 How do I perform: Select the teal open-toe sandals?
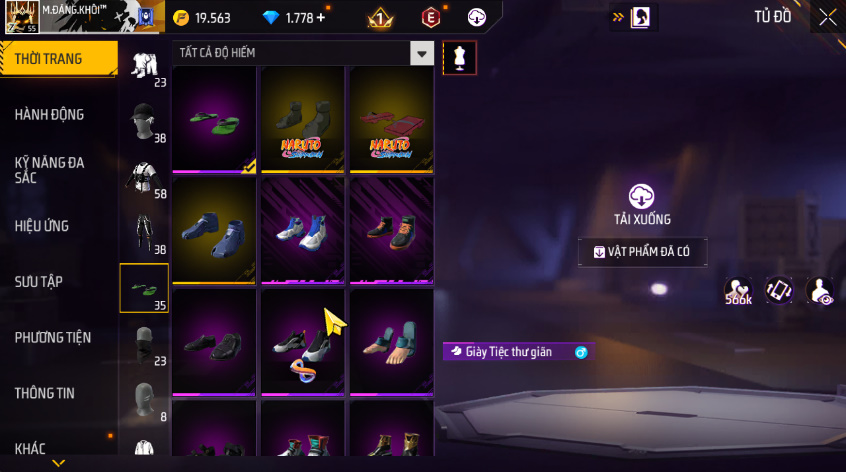(392, 342)
